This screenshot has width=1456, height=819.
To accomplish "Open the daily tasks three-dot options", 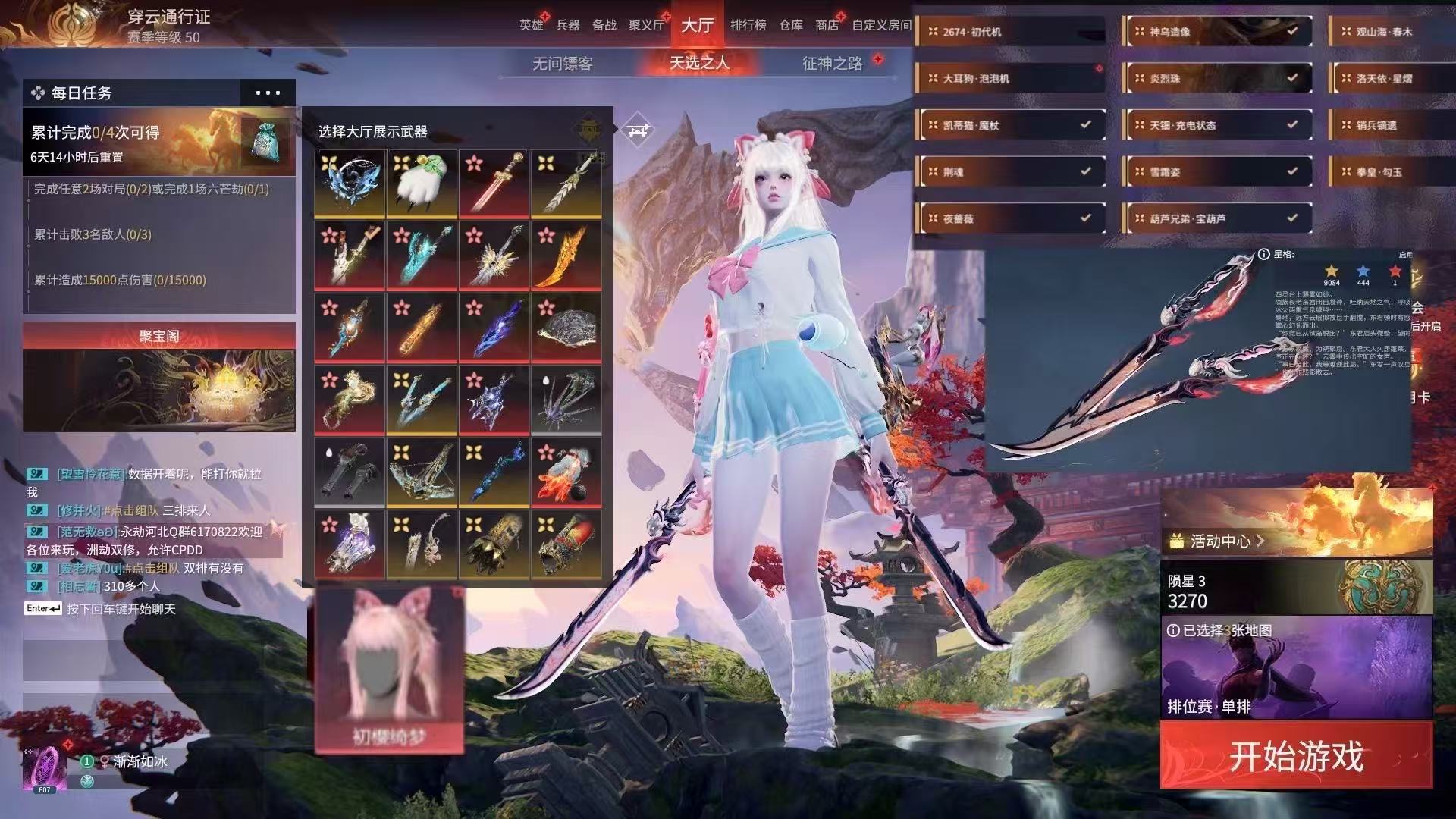I will [268, 93].
